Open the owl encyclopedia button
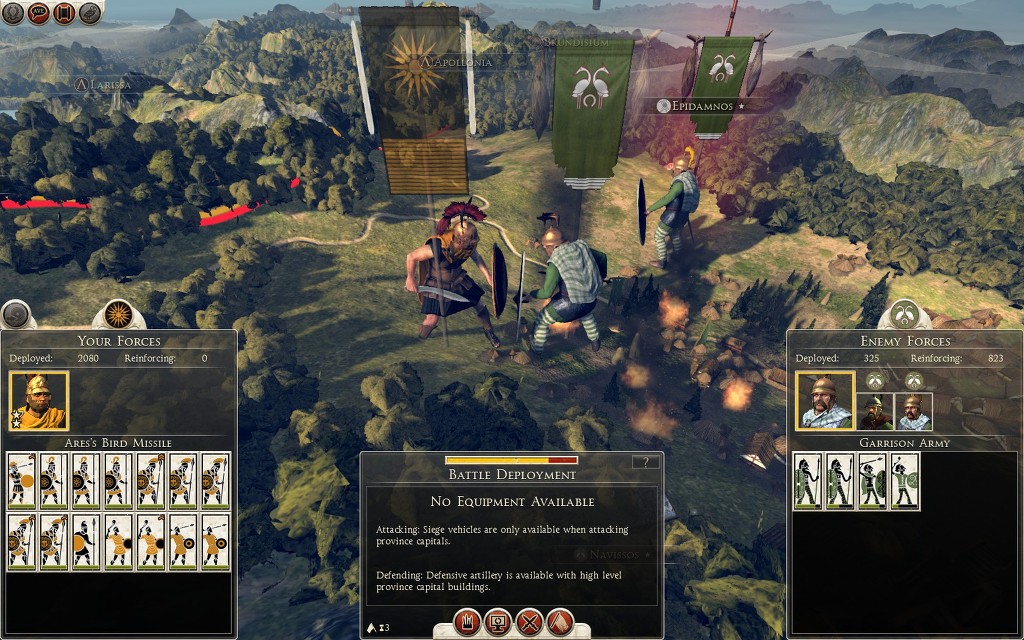This screenshot has width=1024, height=640. click(90, 13)
